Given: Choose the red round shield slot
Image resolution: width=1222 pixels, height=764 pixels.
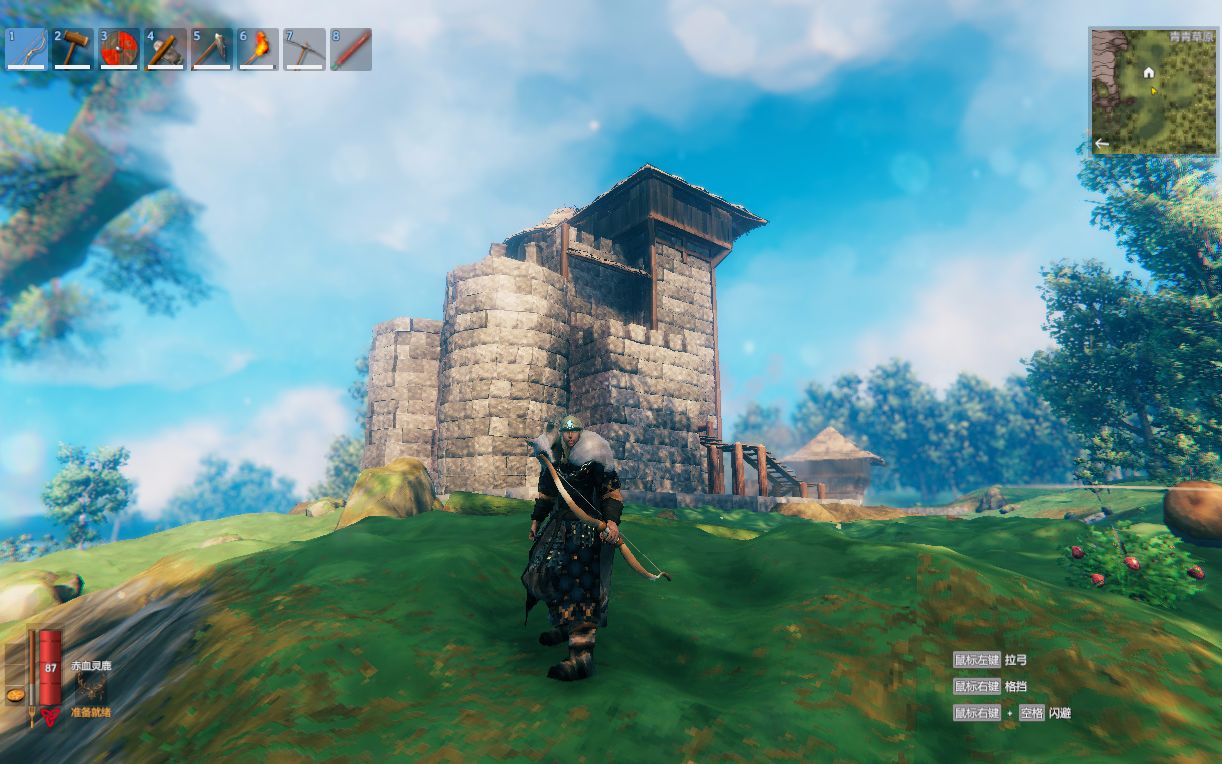Looking at the screenshot, I should click(119, 49).
